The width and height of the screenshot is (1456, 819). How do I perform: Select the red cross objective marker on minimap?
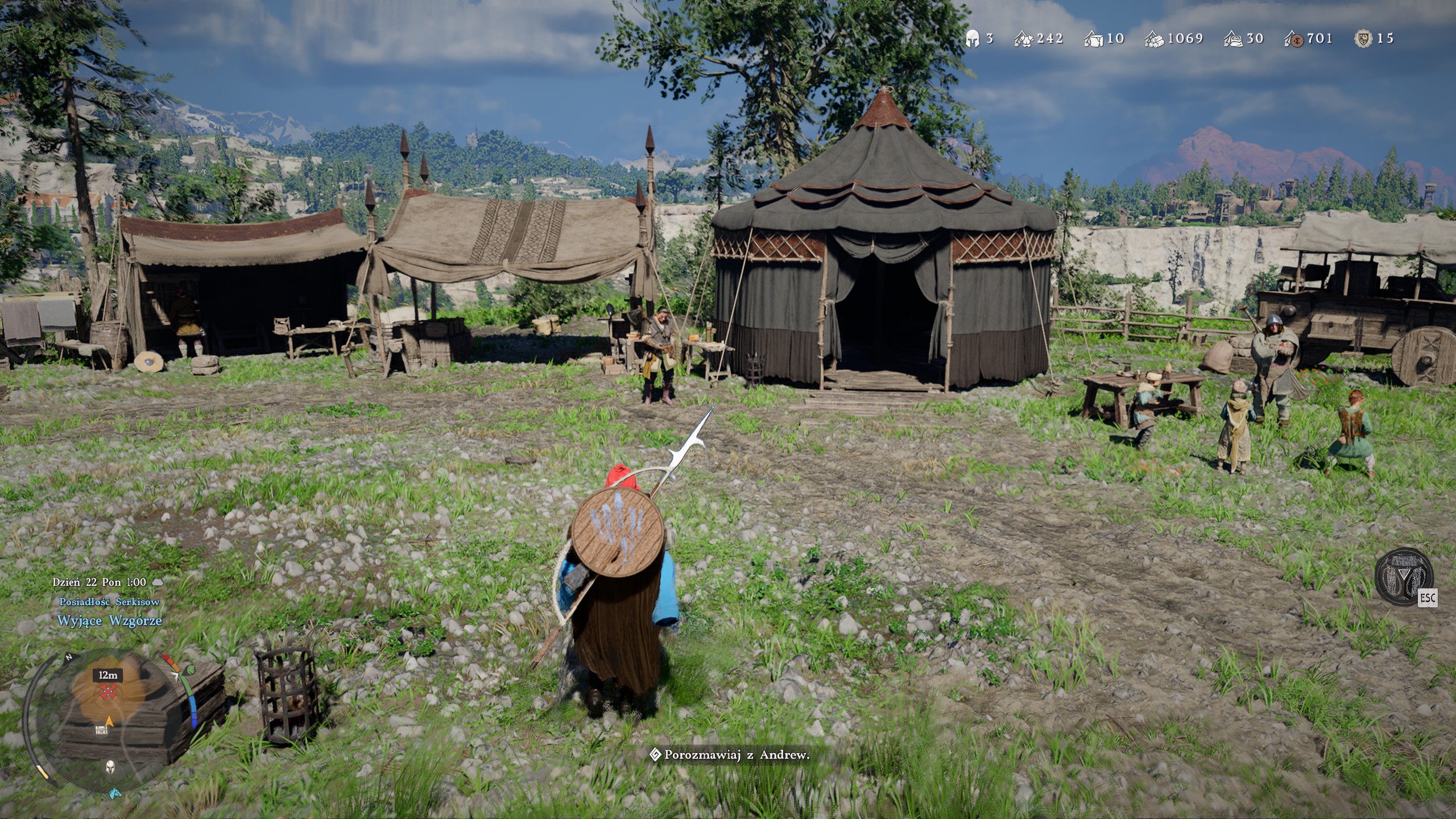[107, 692]
